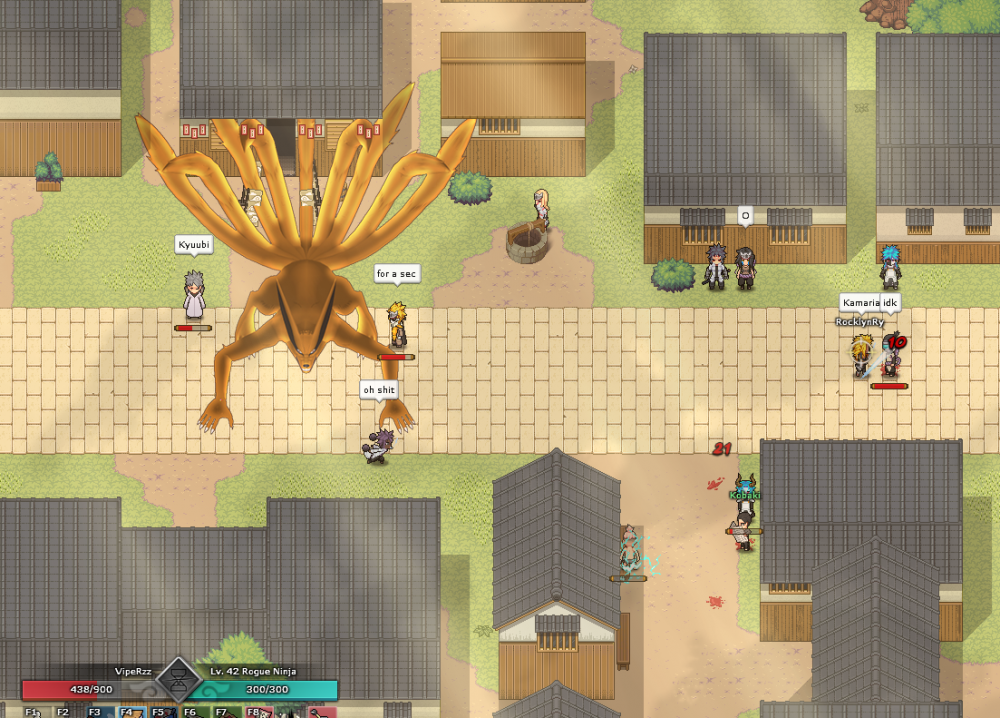Click the diamond village emblem between the bars
The width and height of the screenshot is (1000, 718).
[180, 680]
